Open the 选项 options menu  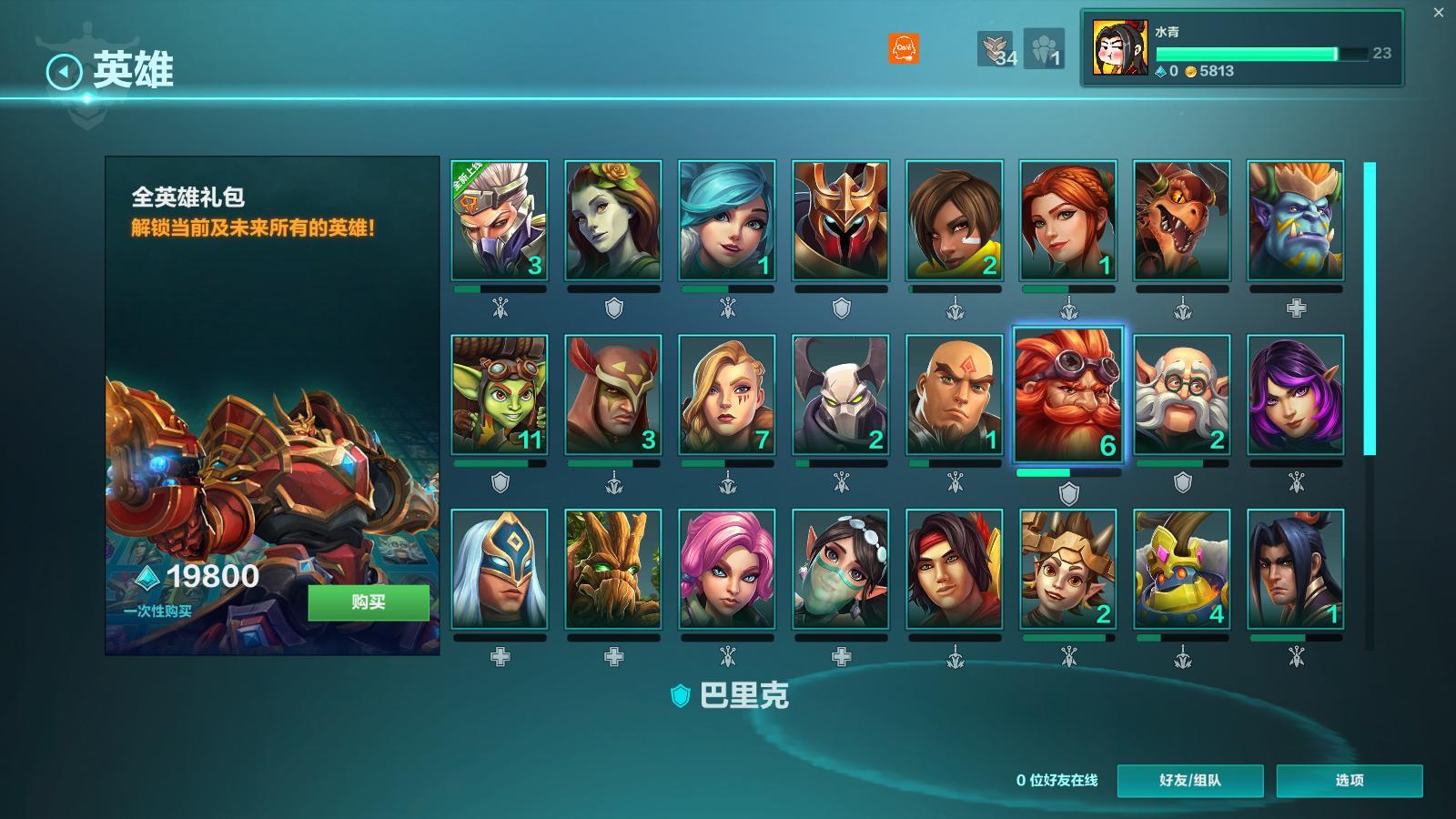[1349, 780]
